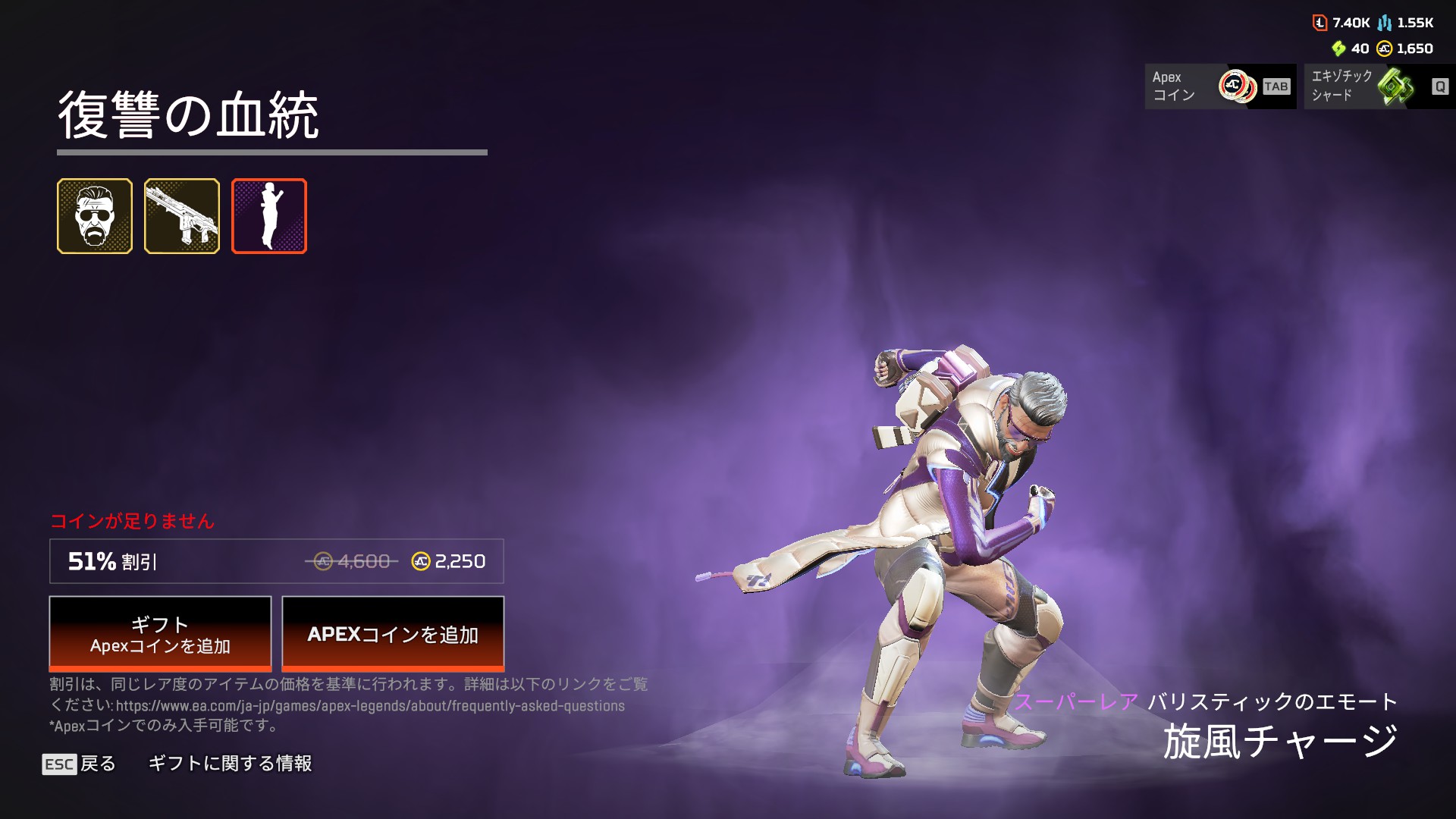The height and width of the screenshot is (819, 1456).
Task: Go back with the 戻る button
Action: click(80, 764)
